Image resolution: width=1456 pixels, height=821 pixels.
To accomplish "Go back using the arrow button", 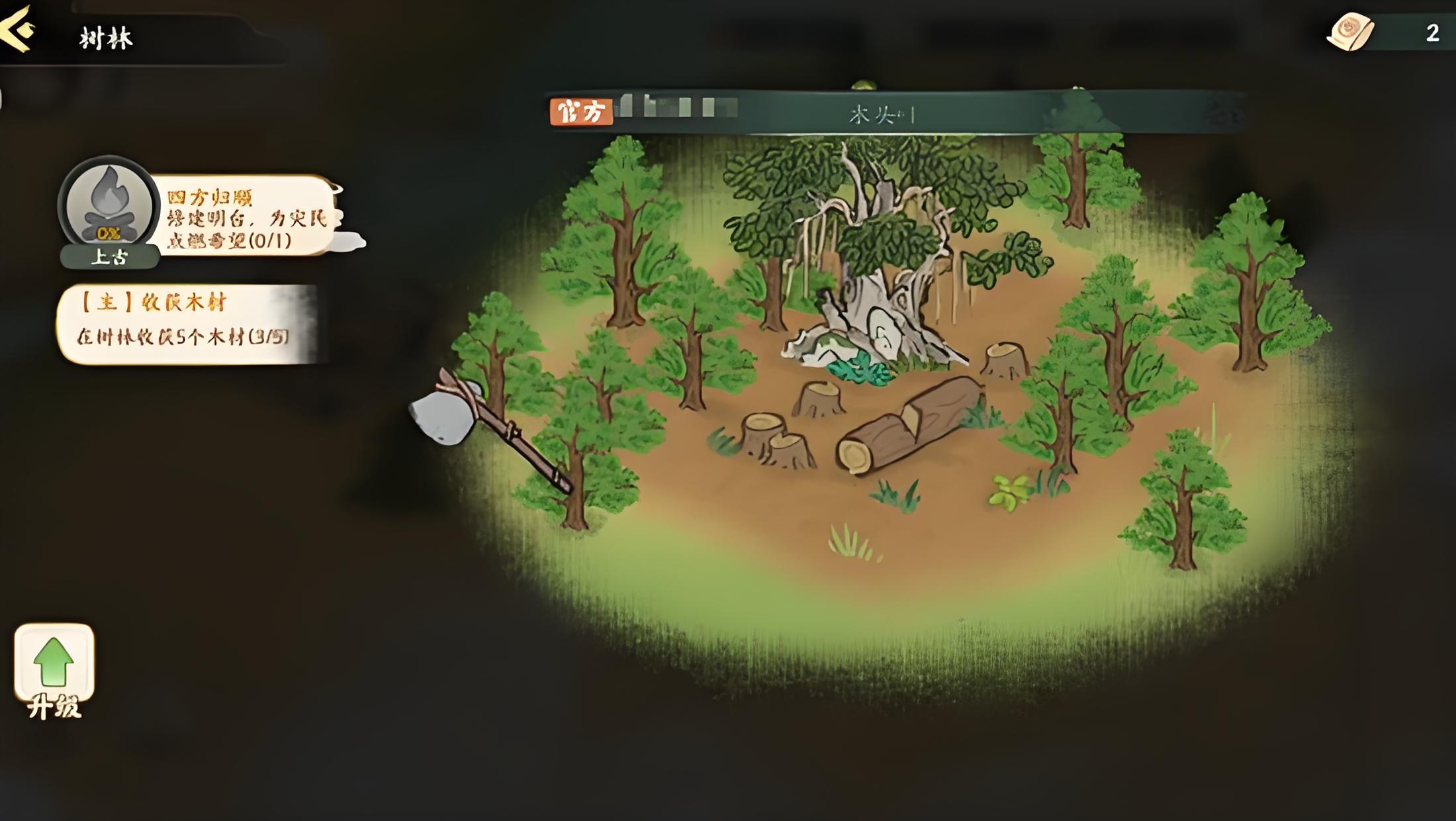I will click(17, 28).
